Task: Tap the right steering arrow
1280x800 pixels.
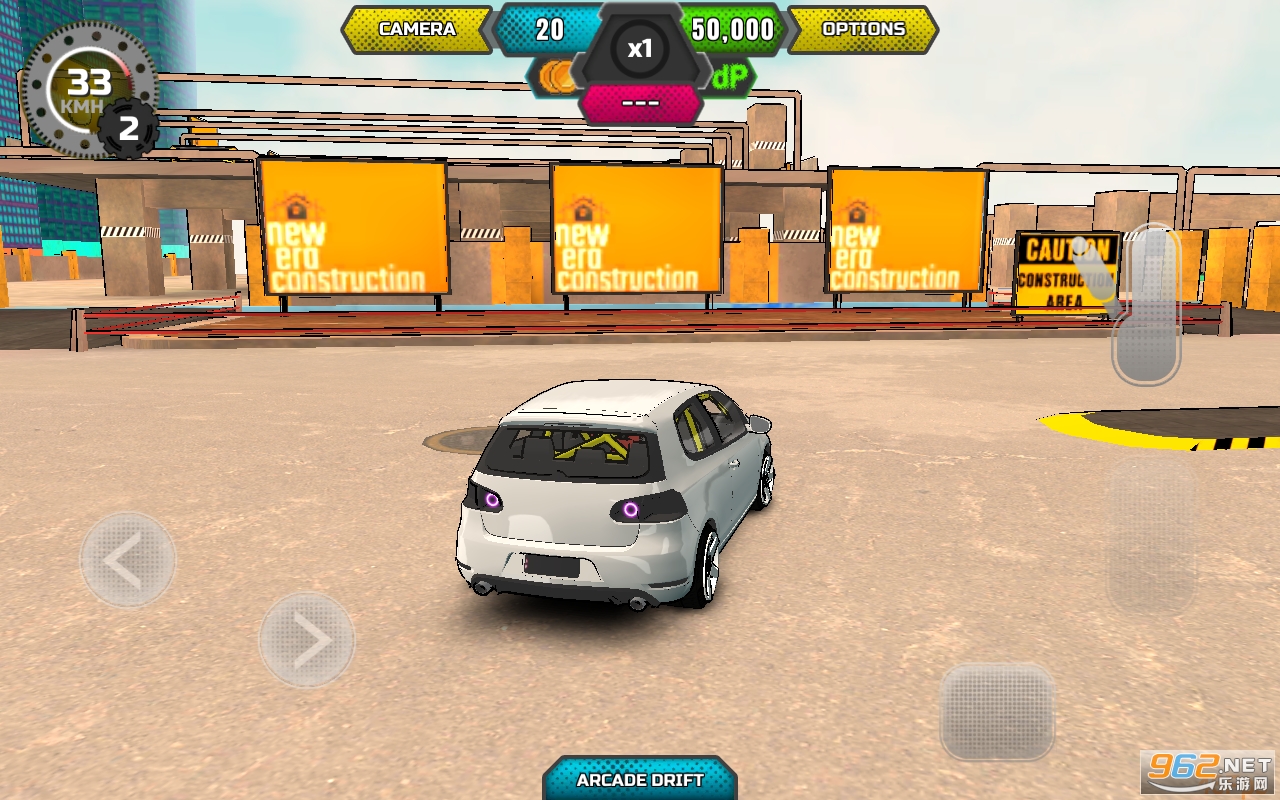Action: [x=307, y=640]
